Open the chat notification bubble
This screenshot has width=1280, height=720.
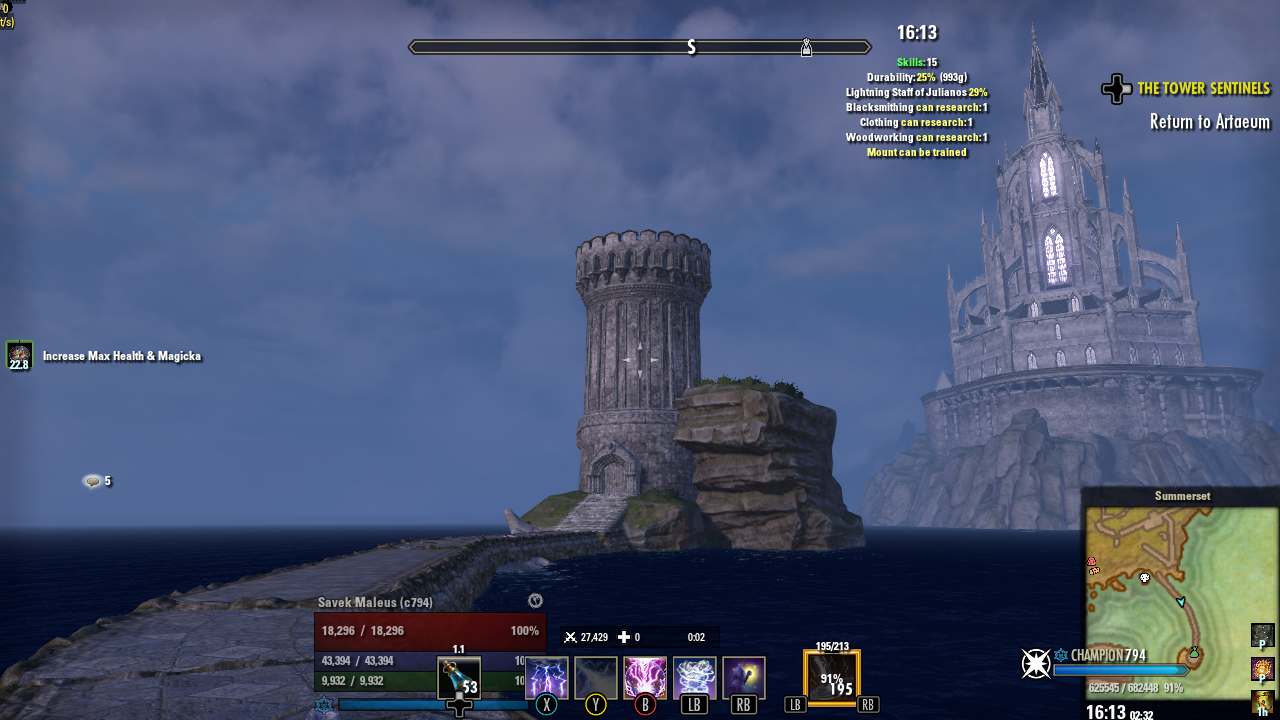point(93,481)
